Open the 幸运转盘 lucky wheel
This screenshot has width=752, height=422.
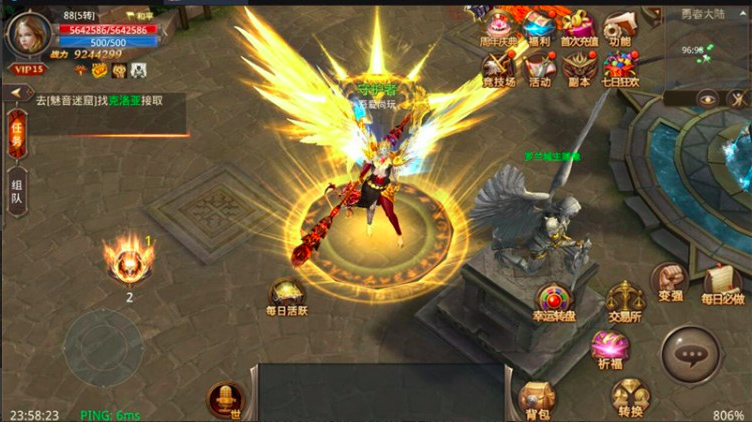point(554,304)
